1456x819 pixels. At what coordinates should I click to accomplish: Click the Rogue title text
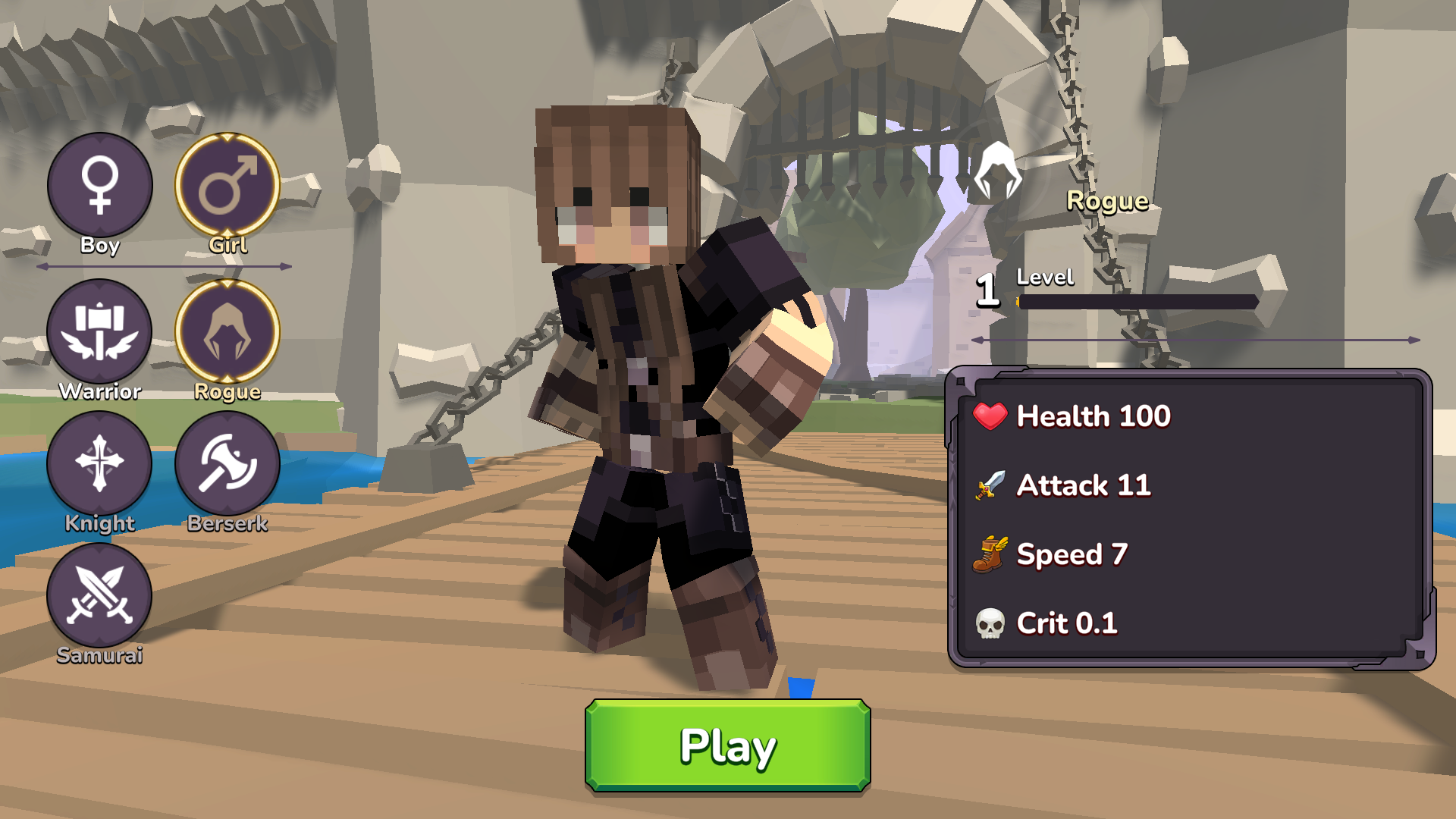pos(1108,201)
